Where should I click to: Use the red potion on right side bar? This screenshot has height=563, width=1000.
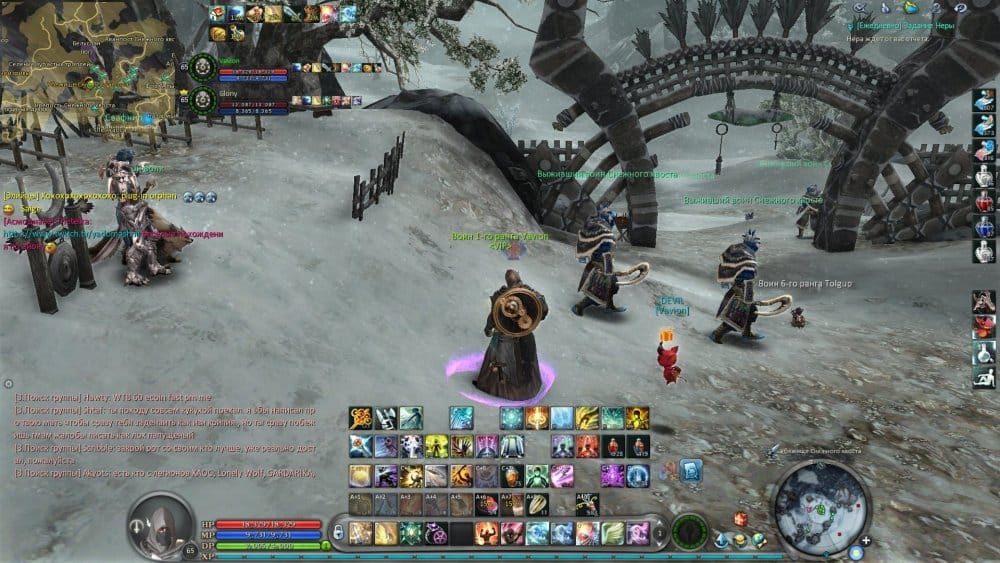click(x=984, y=202)
